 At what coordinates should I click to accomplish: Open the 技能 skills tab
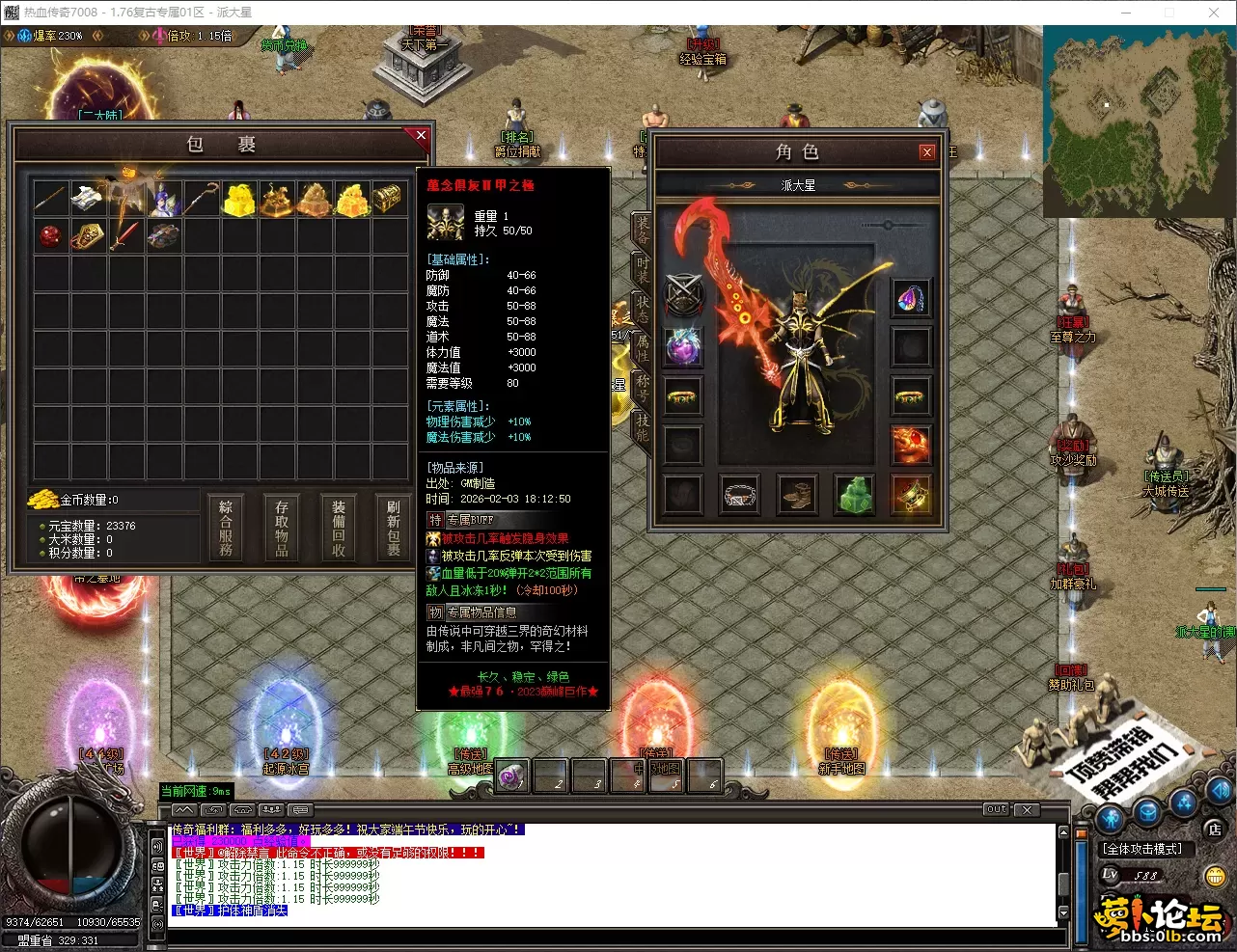642,427
